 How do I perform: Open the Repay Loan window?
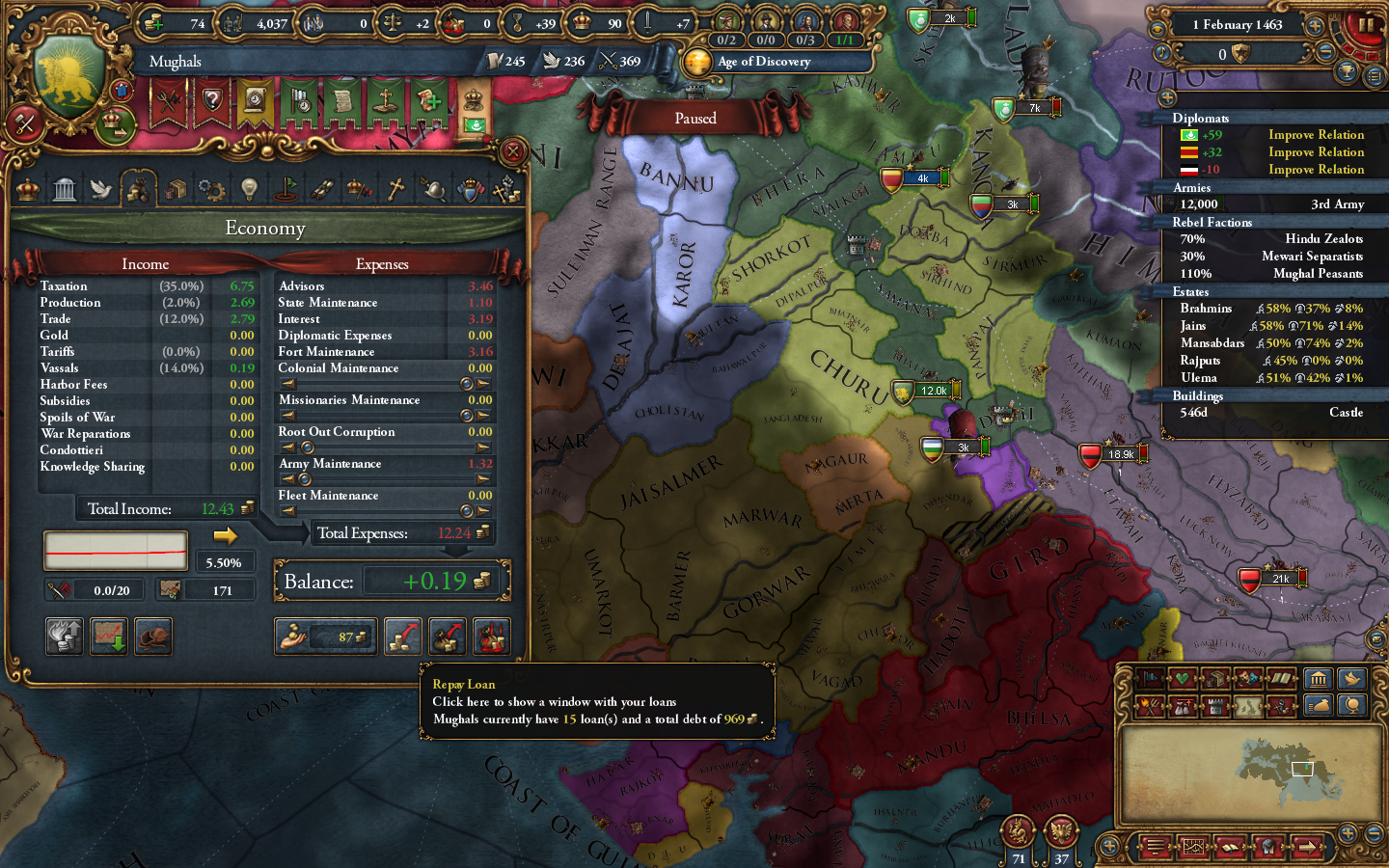click(447, 637)
